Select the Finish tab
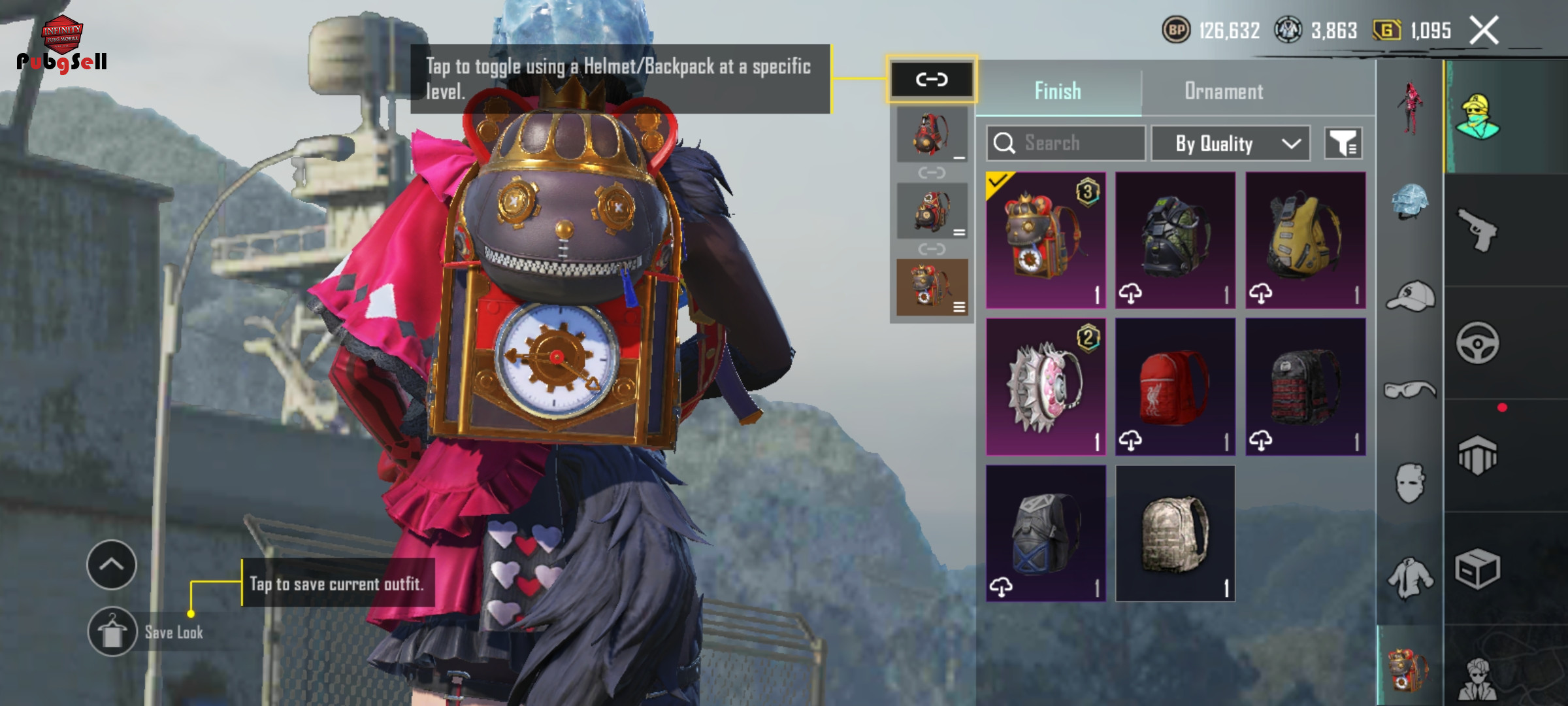 (1058, 92)
